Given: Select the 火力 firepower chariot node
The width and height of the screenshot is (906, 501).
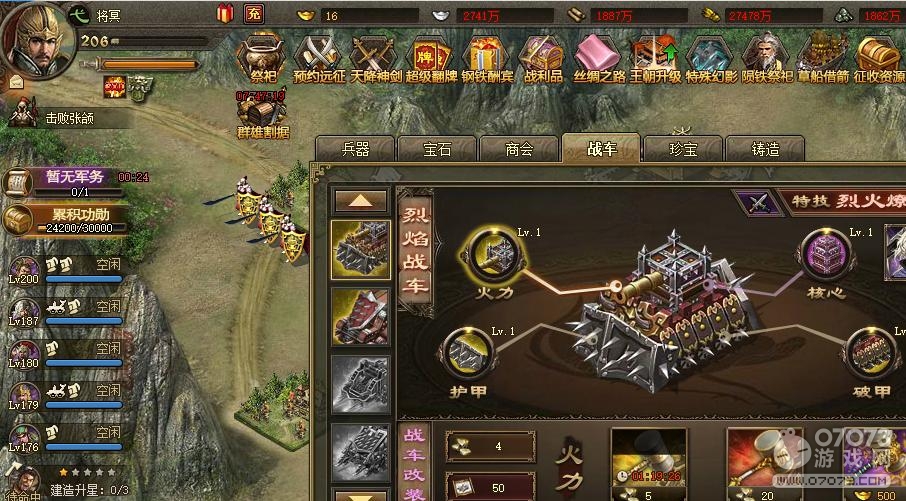Looking at the screenshot, I should coord(492,252).
